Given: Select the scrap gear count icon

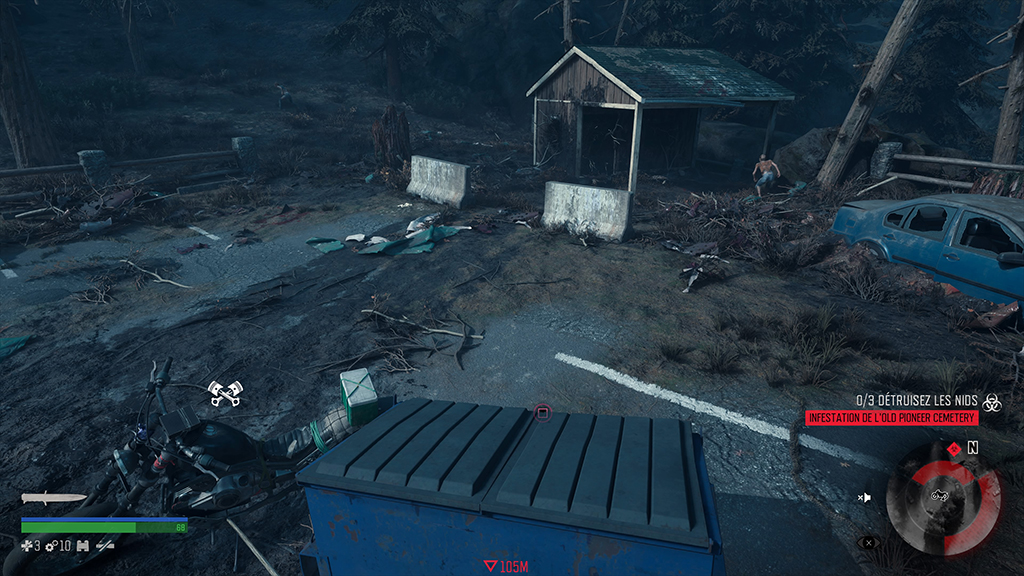Looking at the screenshot, I should pyautogui.click(x=51, y=546).
